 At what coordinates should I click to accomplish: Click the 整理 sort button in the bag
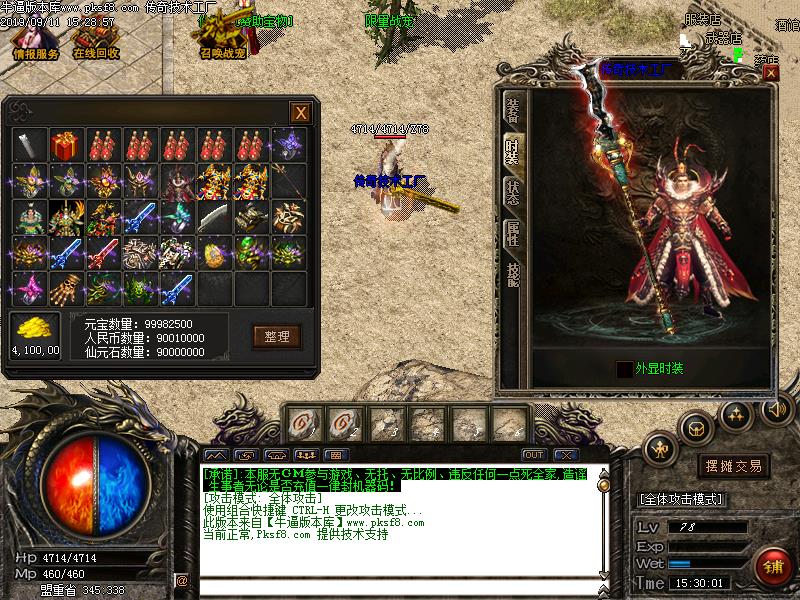[276, 336]
